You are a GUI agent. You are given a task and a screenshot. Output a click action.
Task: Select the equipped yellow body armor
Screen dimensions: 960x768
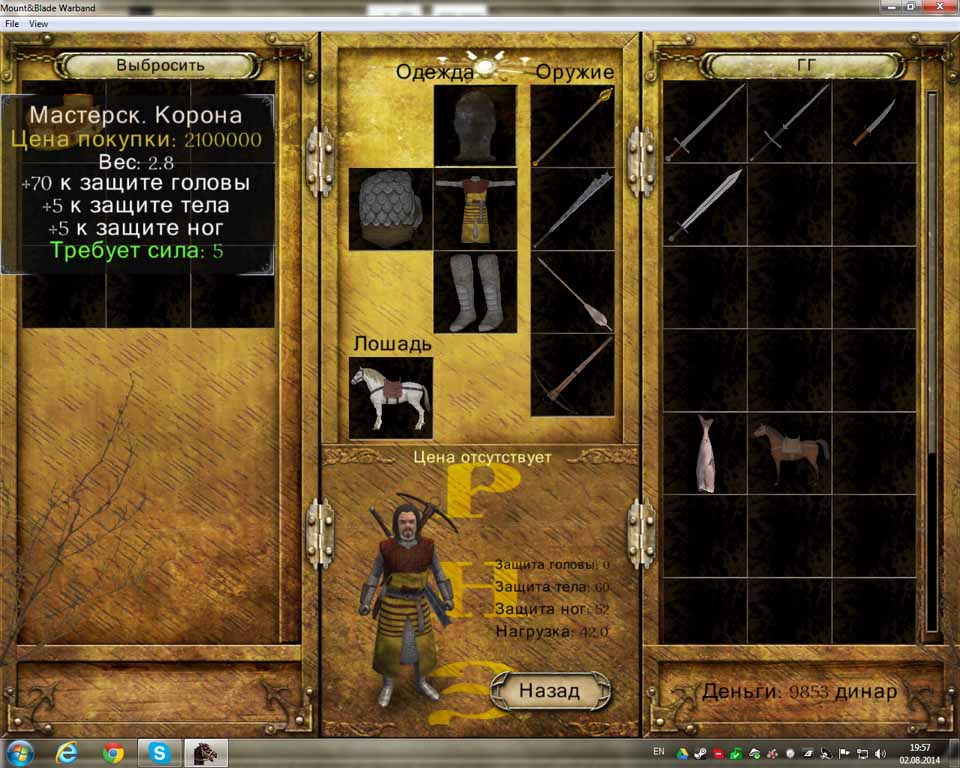[x=475, y=209]
